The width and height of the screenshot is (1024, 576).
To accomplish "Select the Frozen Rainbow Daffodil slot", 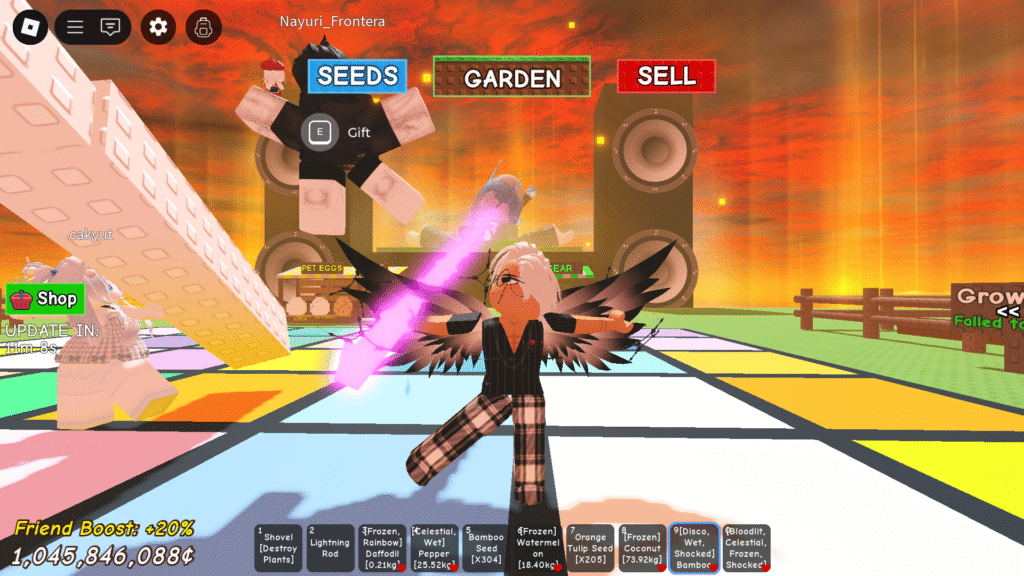I will pos(383,548).
